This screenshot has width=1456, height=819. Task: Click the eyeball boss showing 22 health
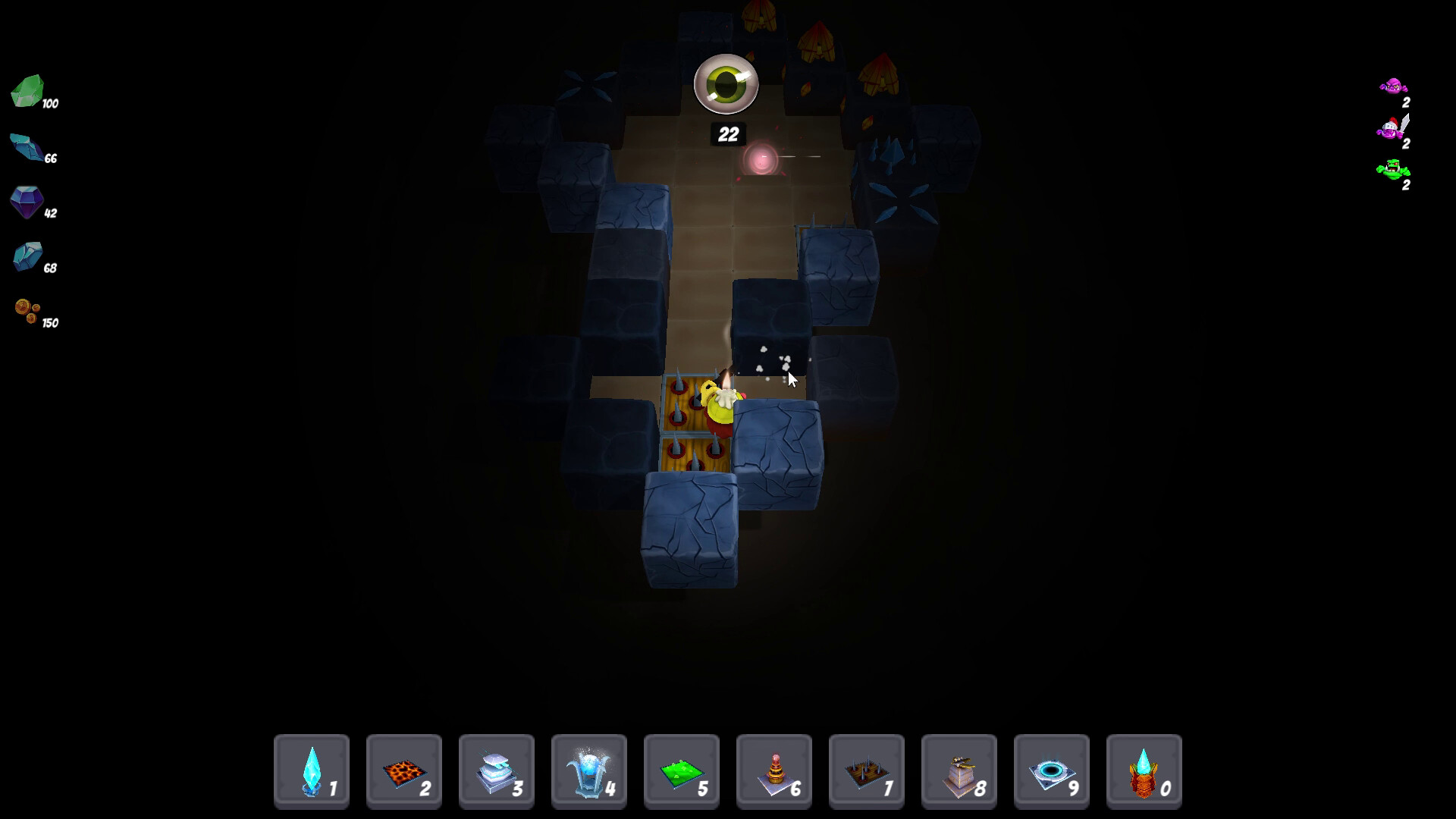coord(726,85)
